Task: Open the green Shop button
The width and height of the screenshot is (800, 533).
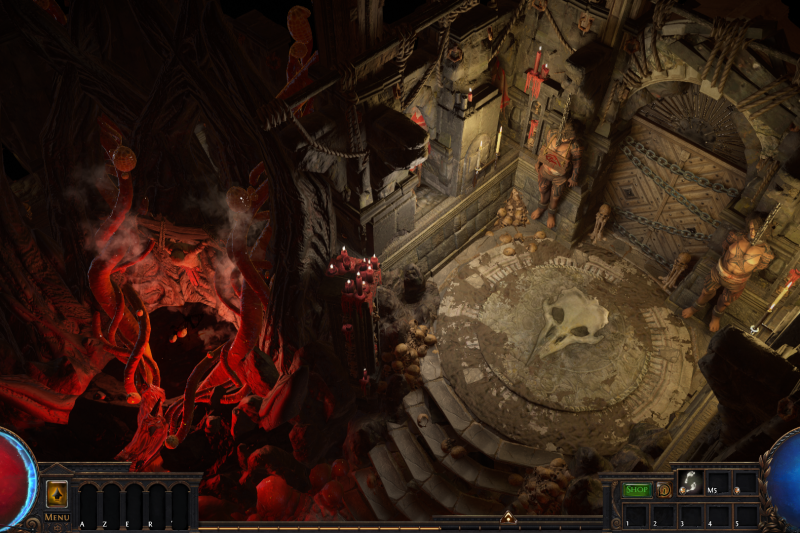Action: pyautogui.click(x=637, y=490)
